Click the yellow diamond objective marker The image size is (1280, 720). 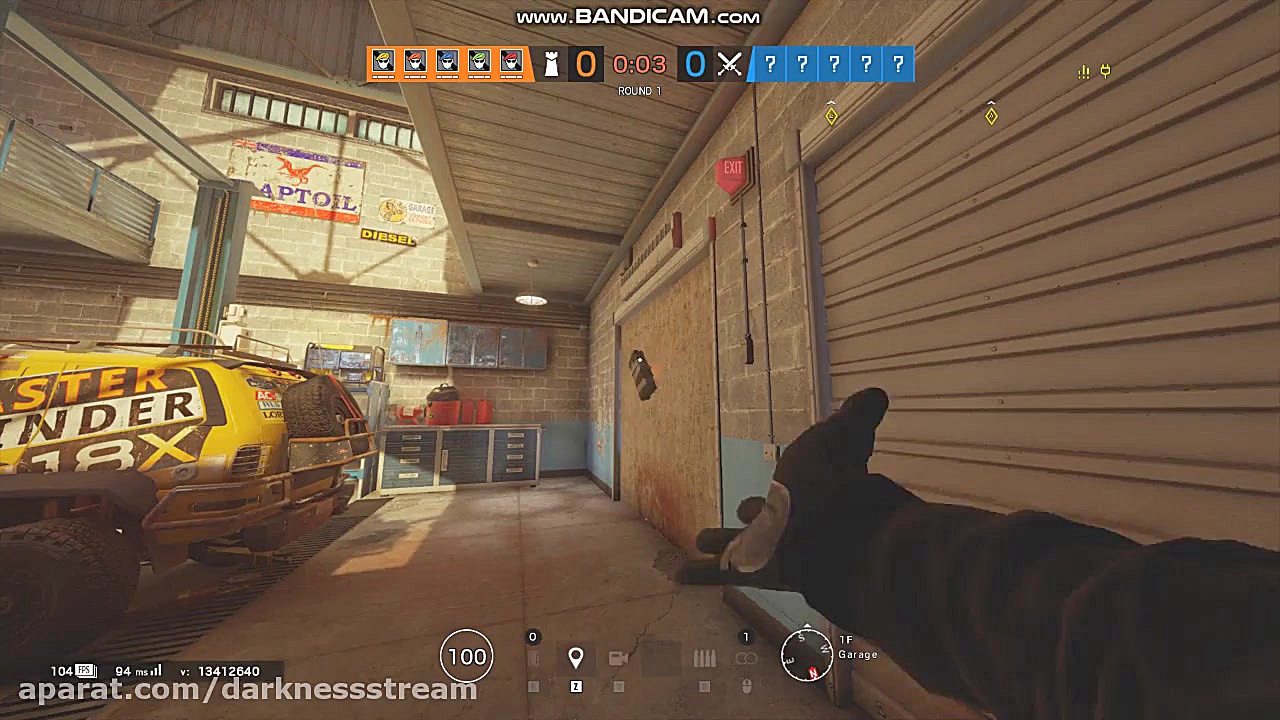coord(831,116)
